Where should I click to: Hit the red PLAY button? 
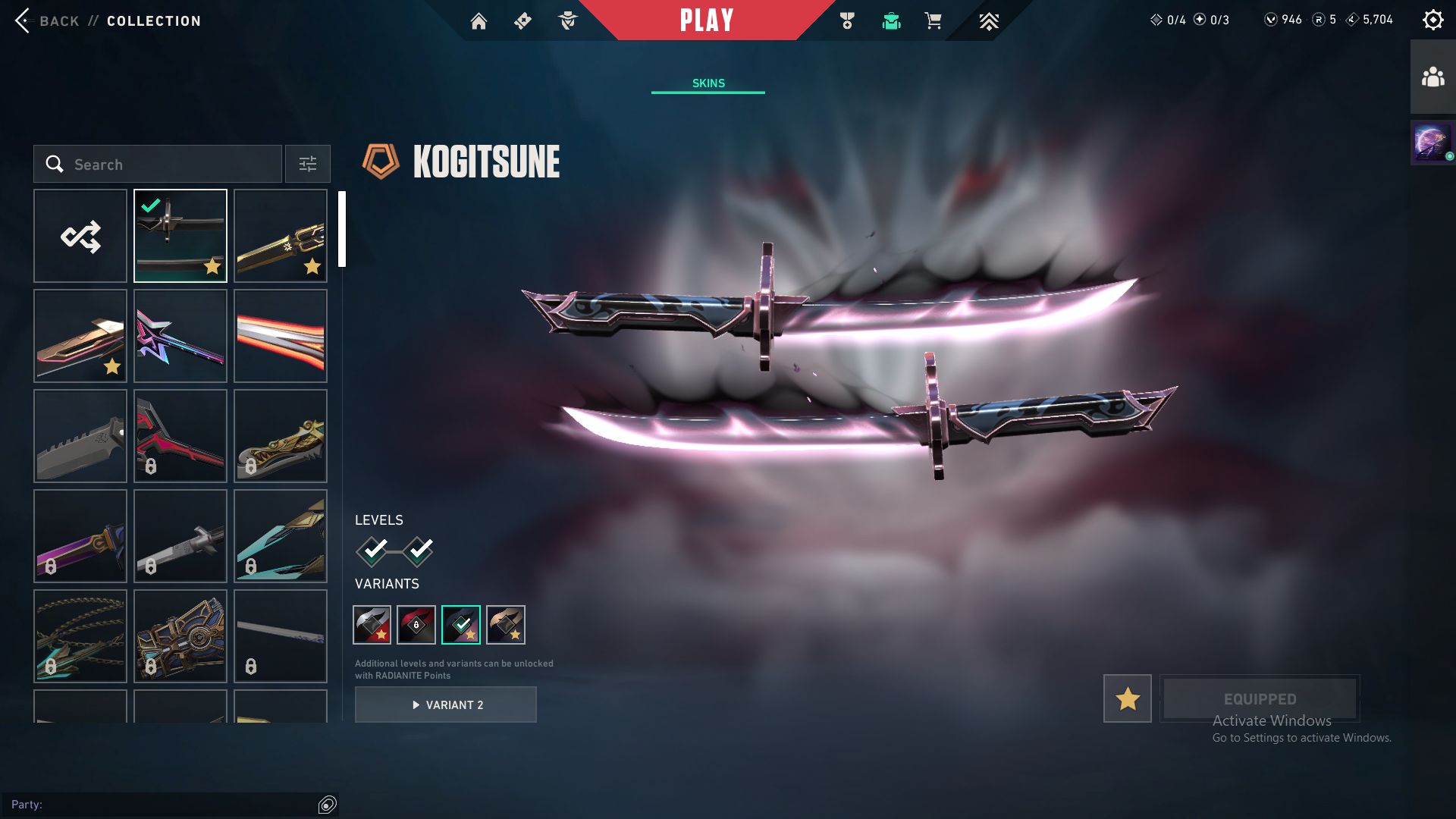tap(706, 20)
